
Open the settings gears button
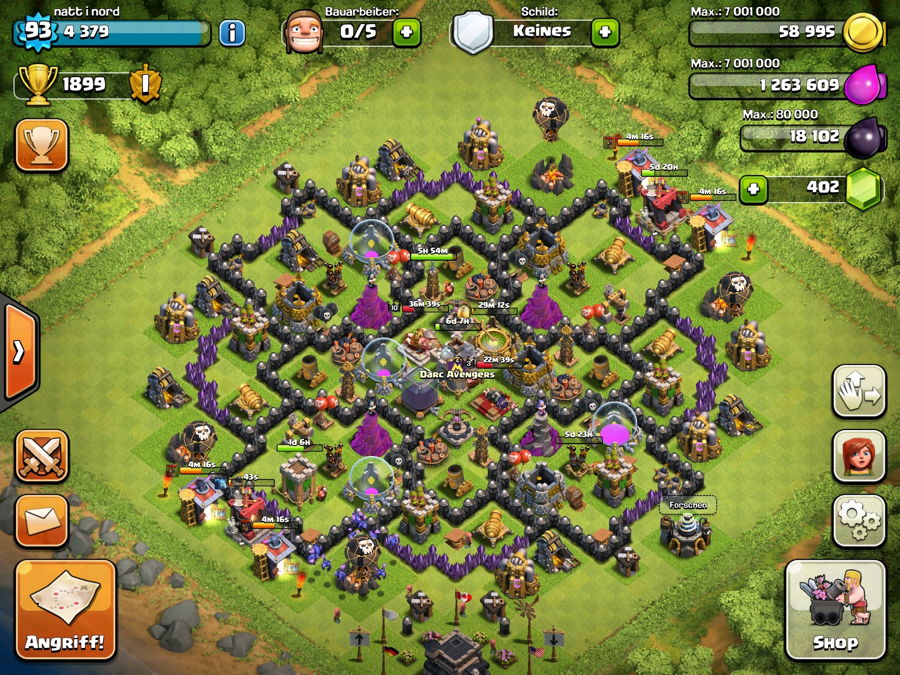click(859, 518)
